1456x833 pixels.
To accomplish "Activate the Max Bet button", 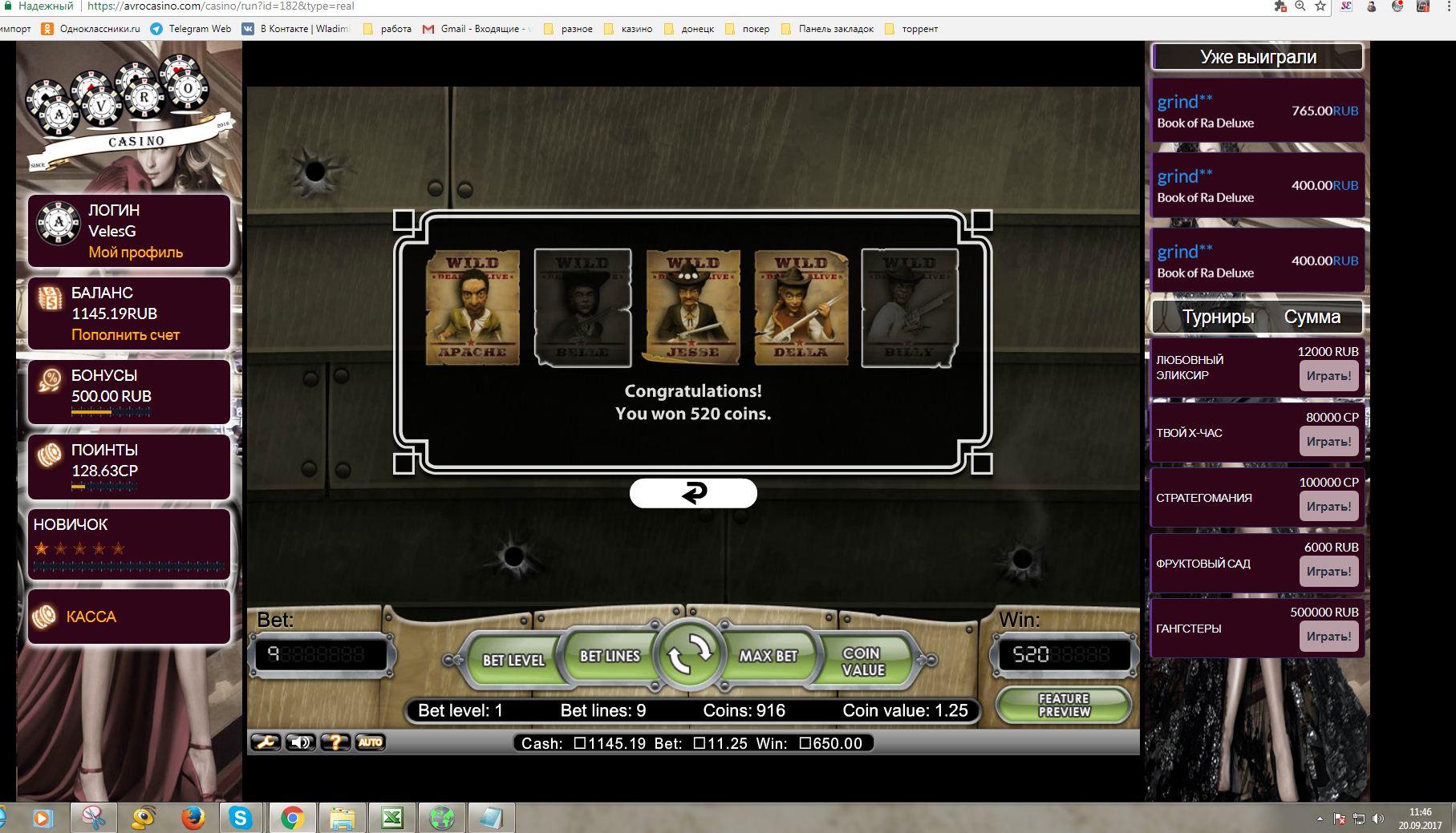I will pos(768,656).
